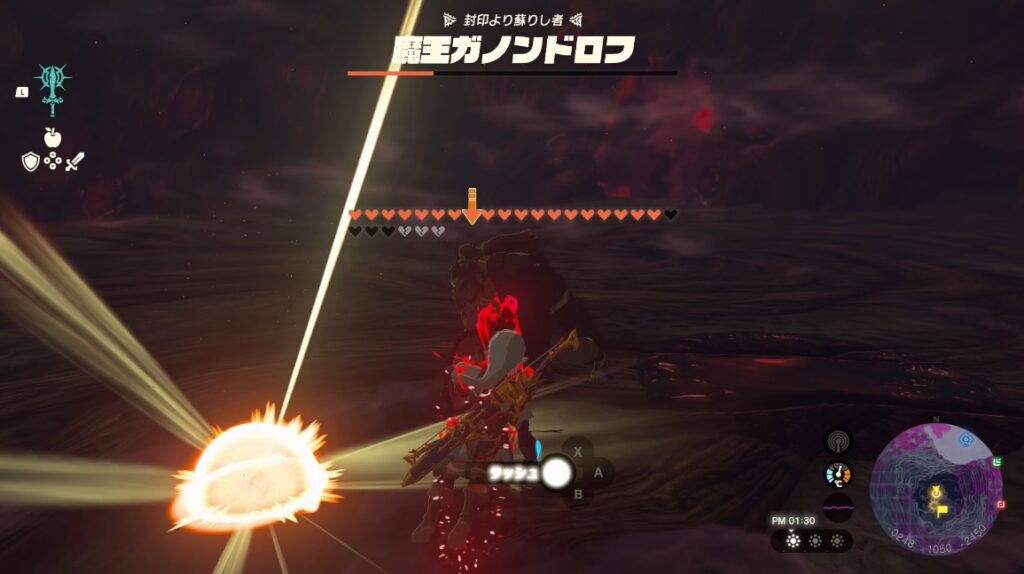
Task: Click the apple quick-item icon
Action: [x=52, y=137]
